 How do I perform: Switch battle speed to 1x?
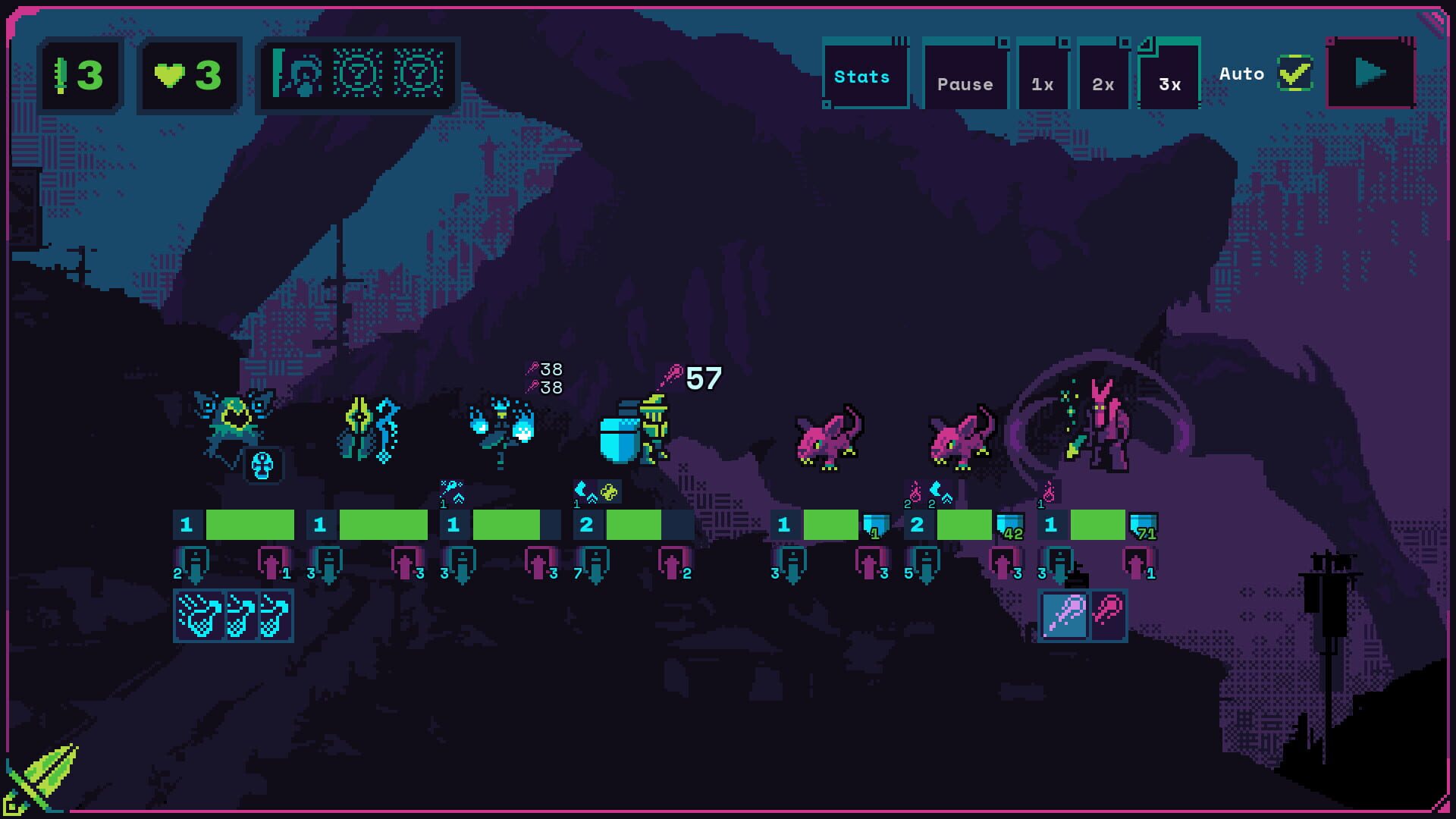click(x=1043, y=83)
